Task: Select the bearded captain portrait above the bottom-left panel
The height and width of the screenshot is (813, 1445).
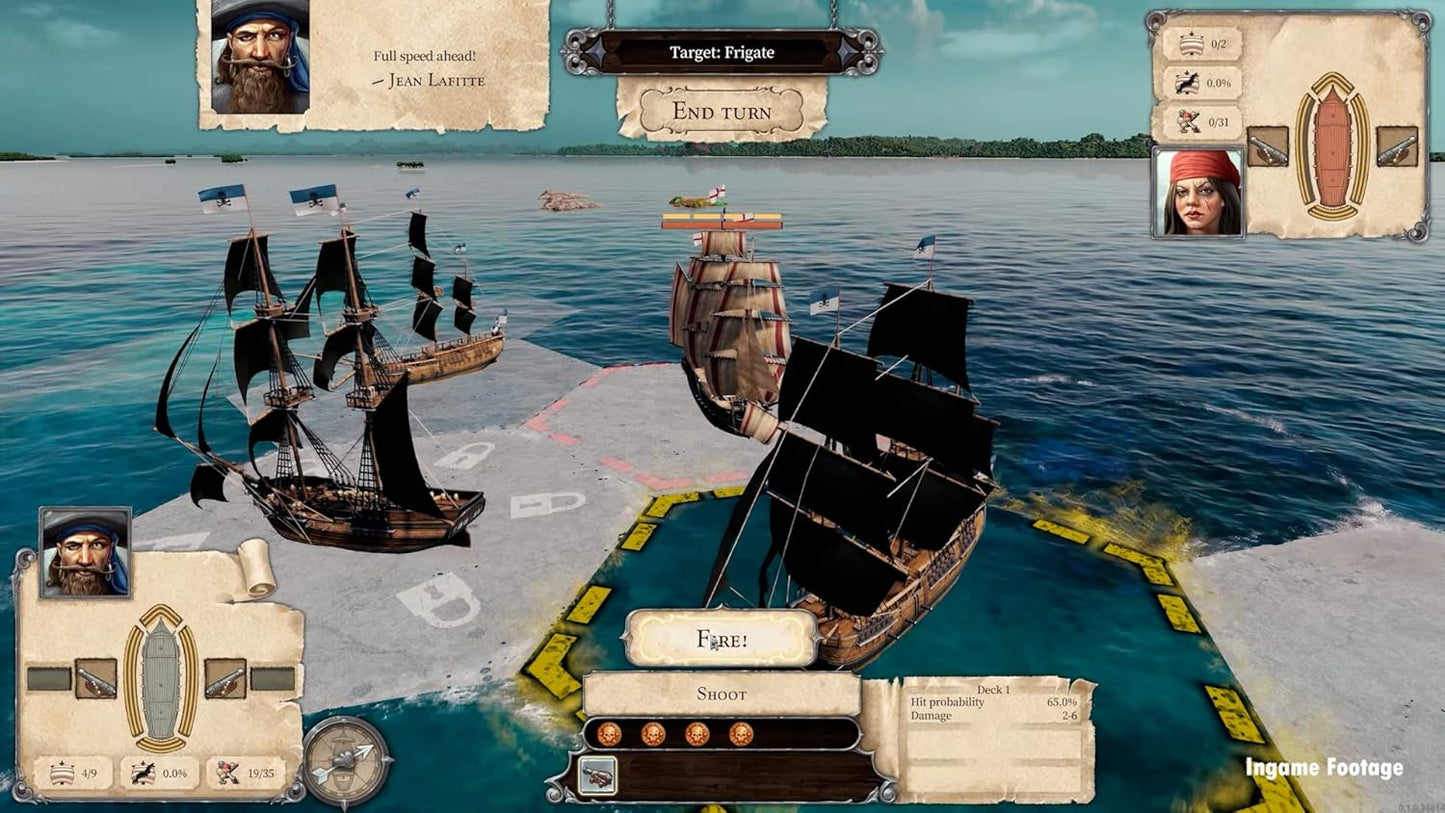Action: click(85, 553)
